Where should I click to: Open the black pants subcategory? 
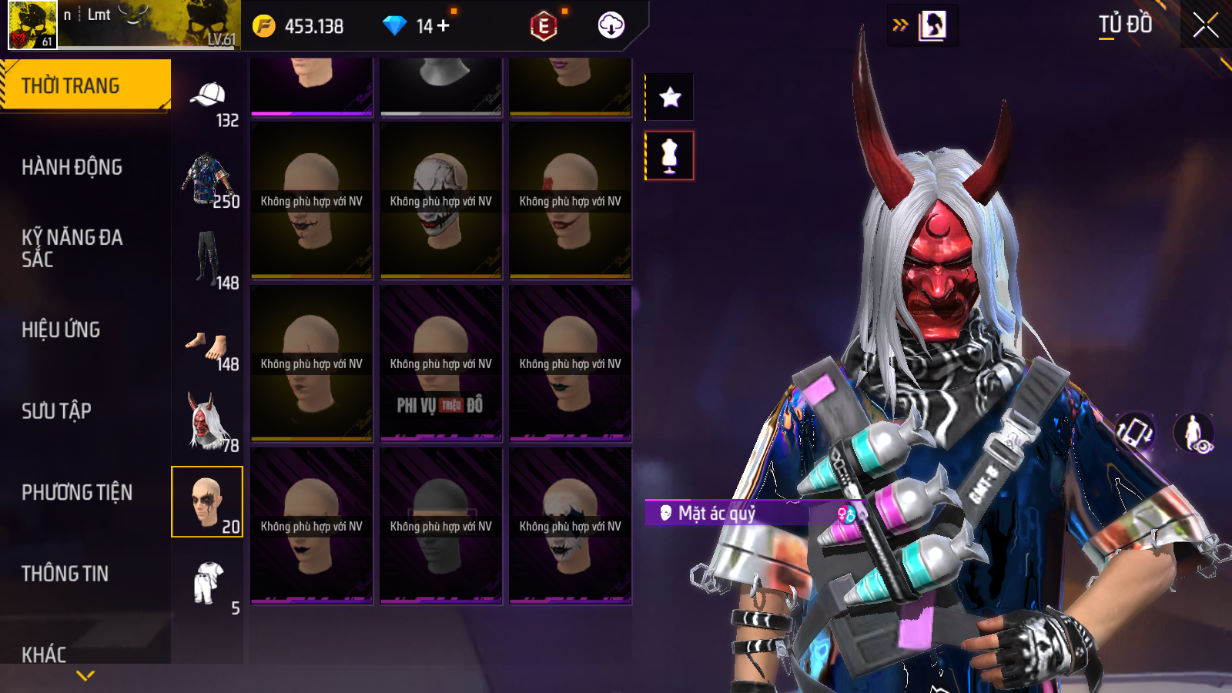pos(207,258)
